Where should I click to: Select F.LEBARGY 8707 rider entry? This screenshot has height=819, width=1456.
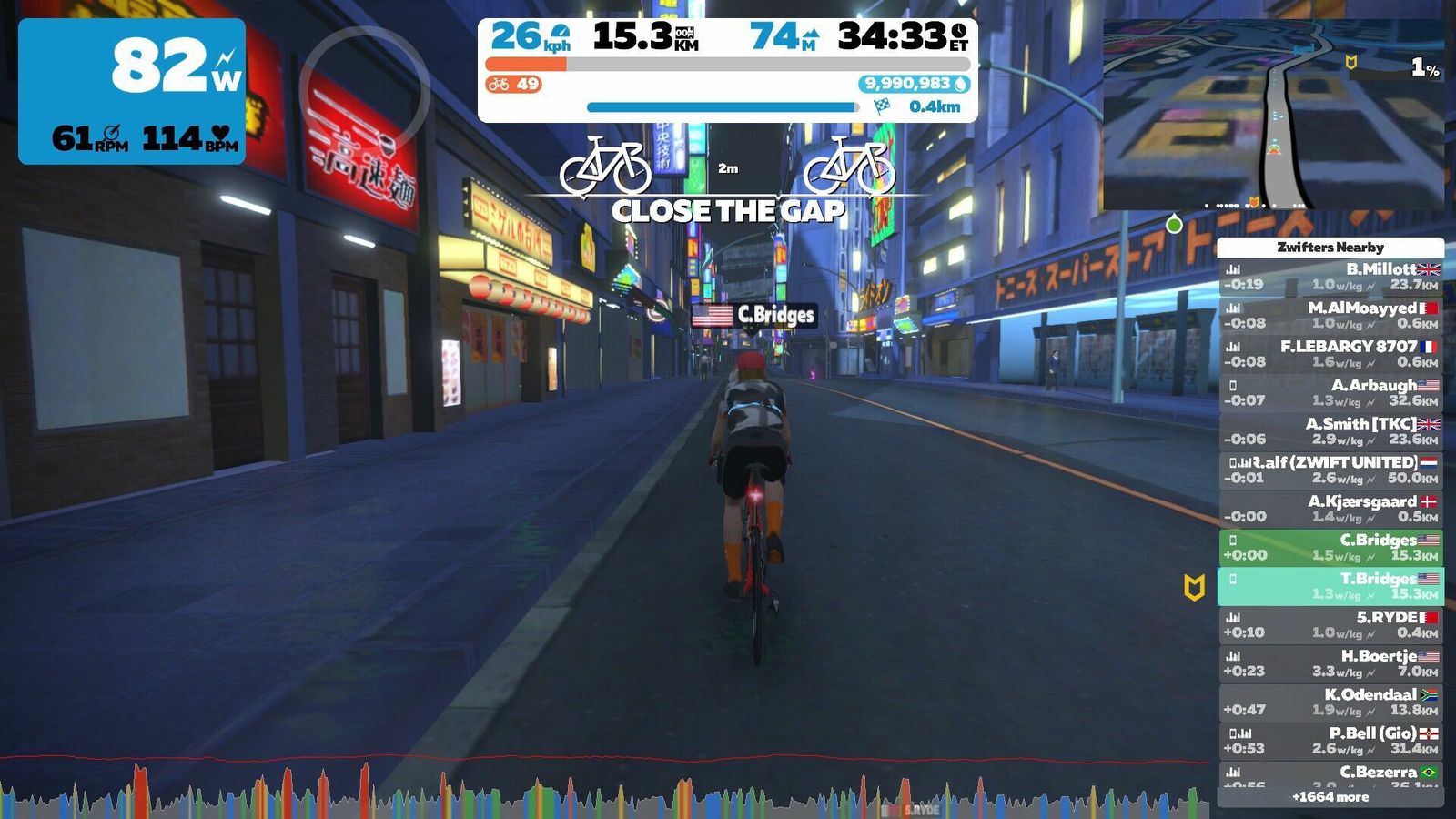(1330, 354)
